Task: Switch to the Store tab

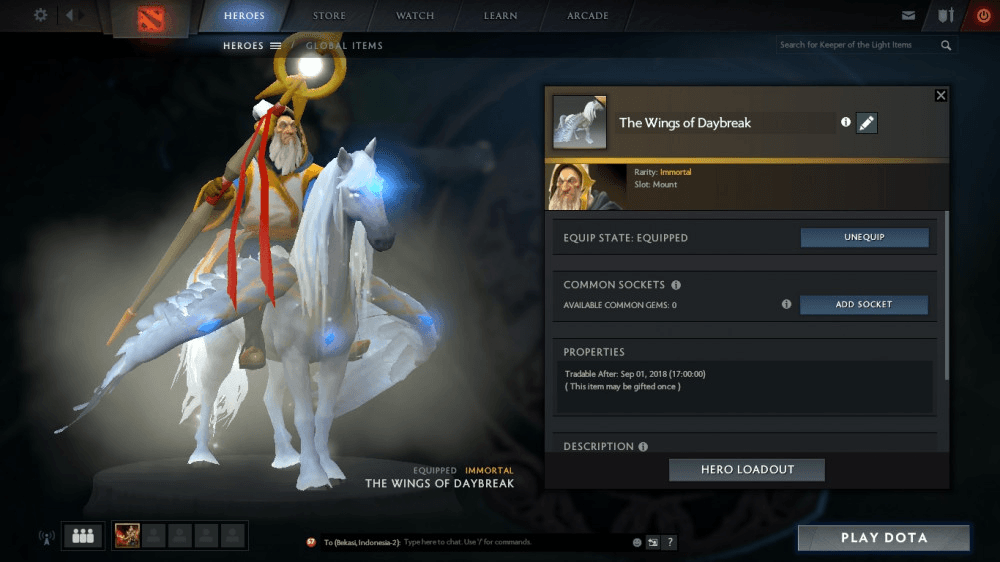Action: point(329,16)
